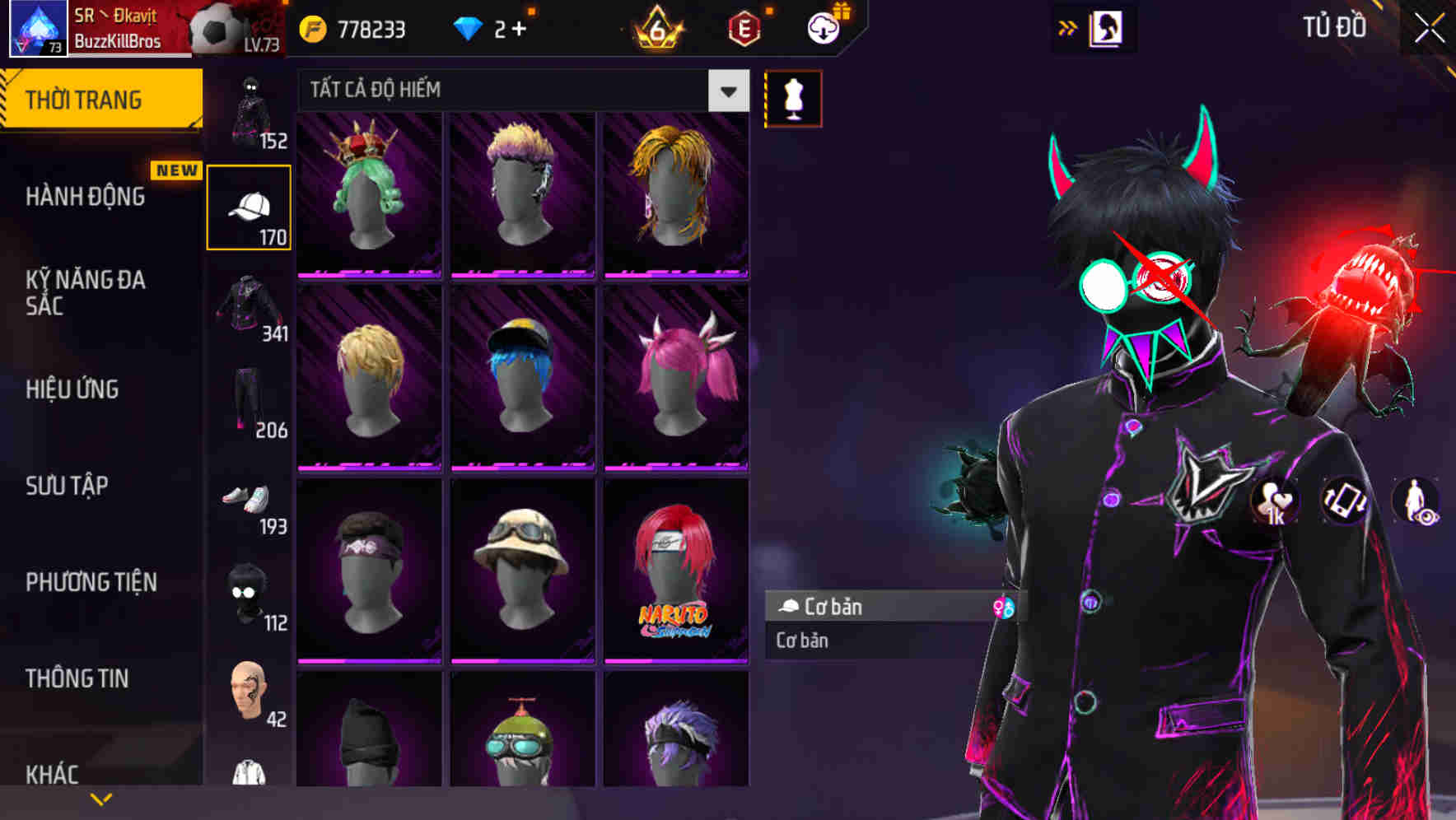This screenshot has width=1456, height=820.
Task: Expand the TẤT CẢ ĐỘ HIẾM rarity dropdown
Action: [726, 91]
